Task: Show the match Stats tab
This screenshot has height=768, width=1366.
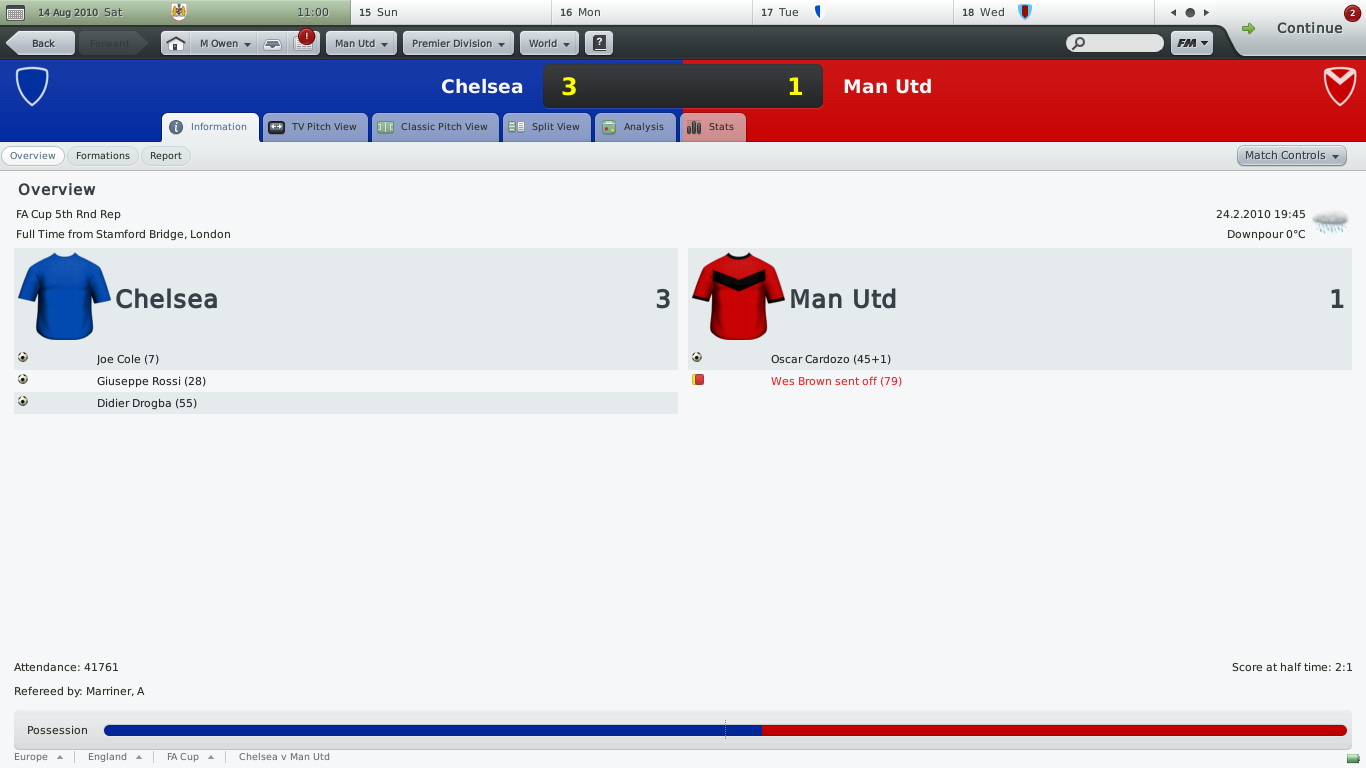Action: point(712,127)
